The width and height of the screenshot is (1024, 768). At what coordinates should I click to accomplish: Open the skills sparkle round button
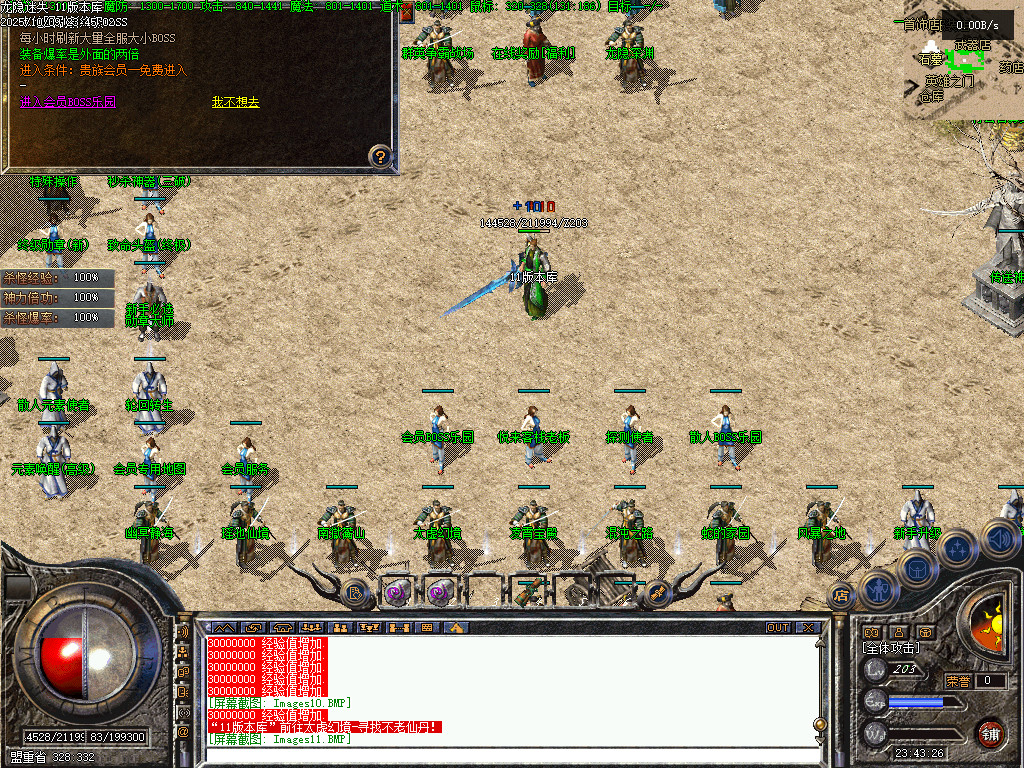pyautogui.click(x=957, y=548)
